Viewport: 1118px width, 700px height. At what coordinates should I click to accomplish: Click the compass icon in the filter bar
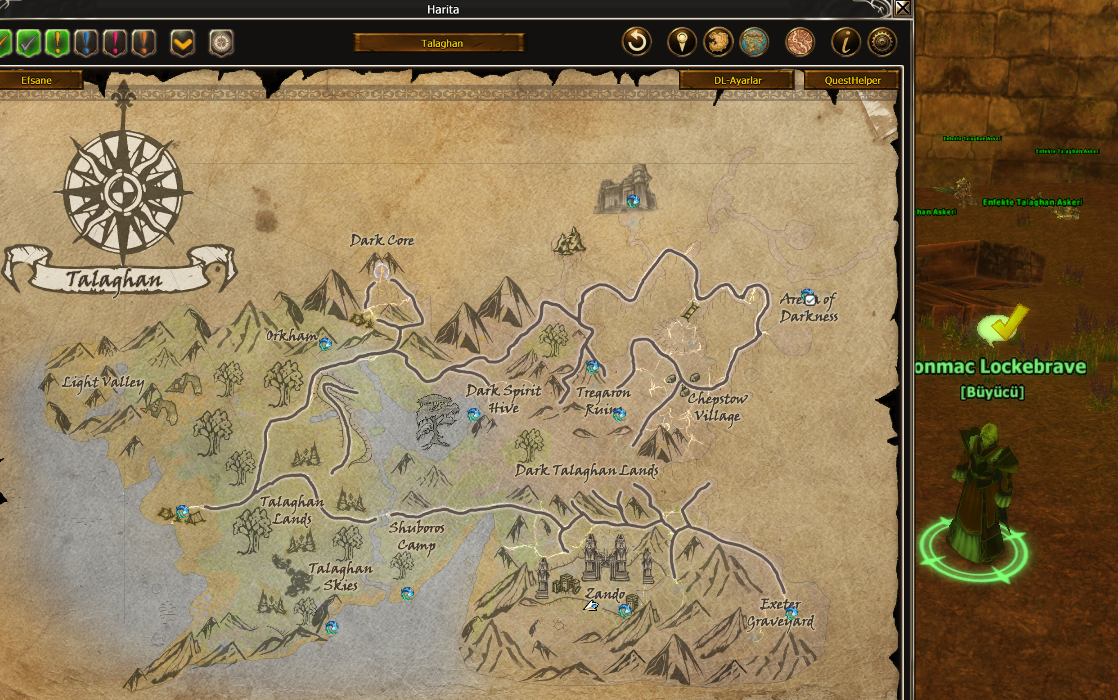(x=221, y=43)
